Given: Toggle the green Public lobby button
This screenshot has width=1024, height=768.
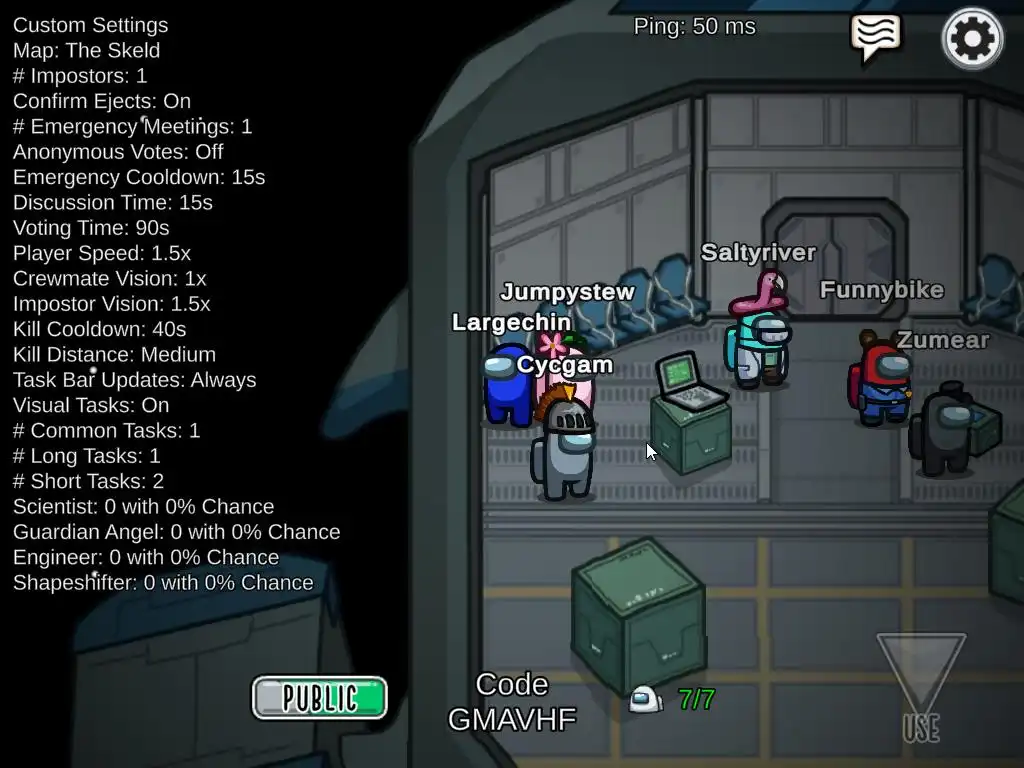Looking at the screenshot, I should [319, 697].
